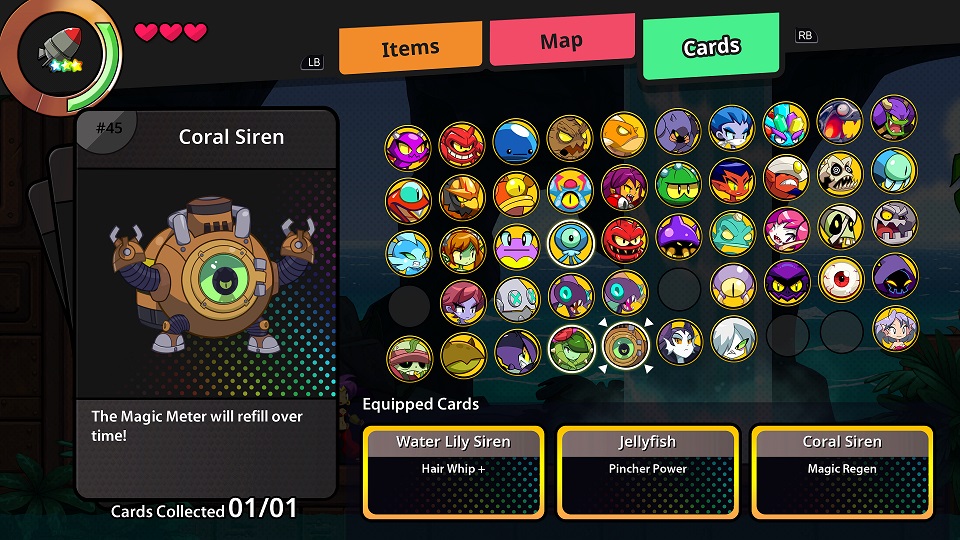Choose the green plant monster card
Image resolution: width=960 pixels, height=540 pixels.
(x=571, y=348)
